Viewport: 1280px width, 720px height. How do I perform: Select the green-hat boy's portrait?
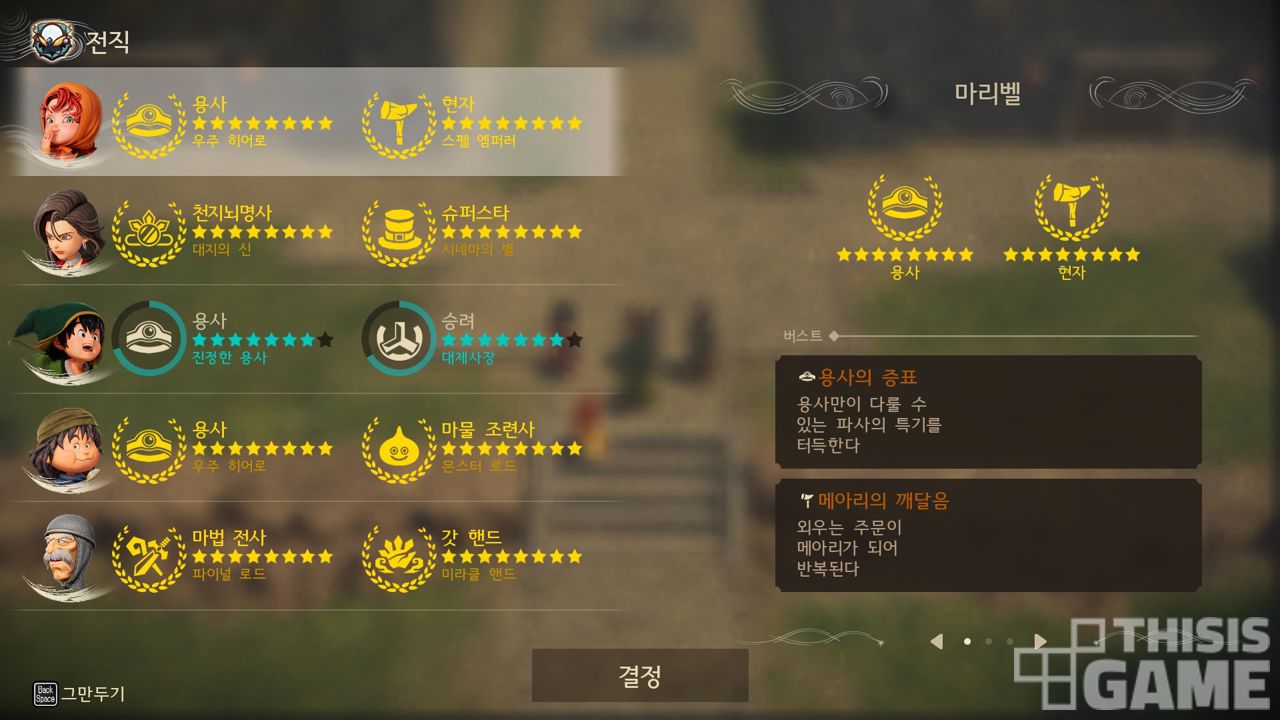[x=68, y=339]
